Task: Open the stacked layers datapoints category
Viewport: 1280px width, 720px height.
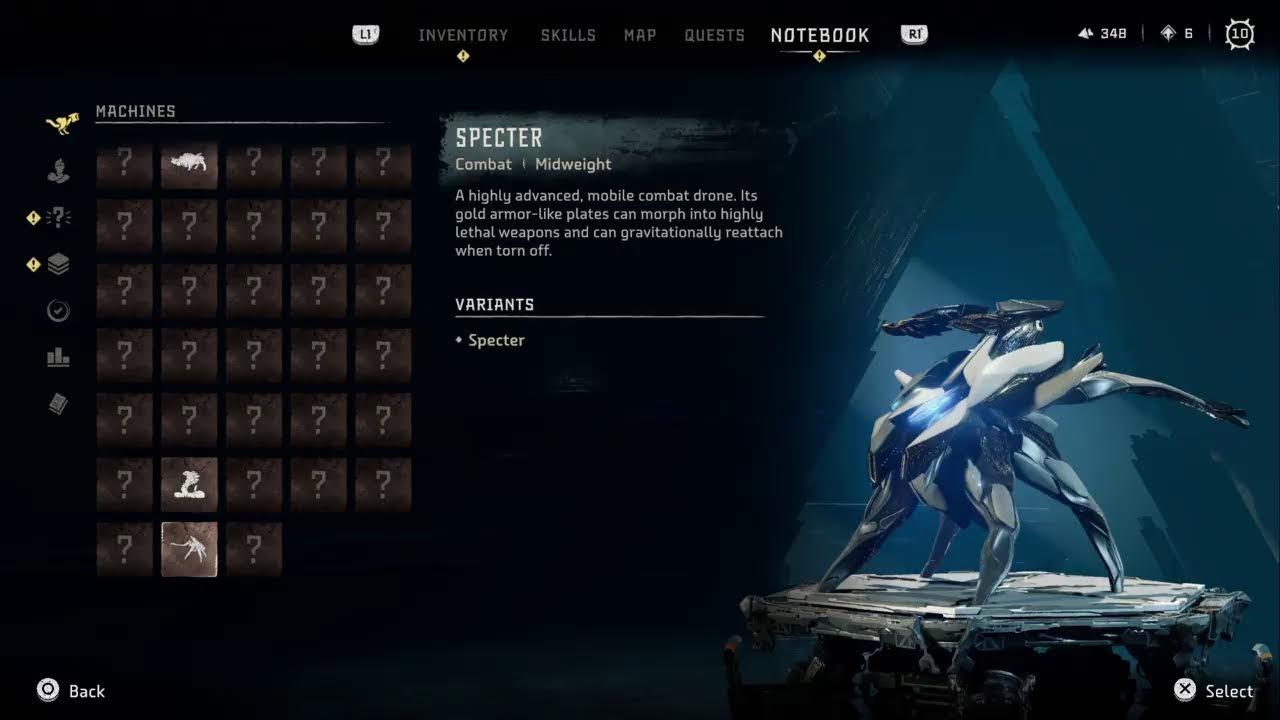Action: pos(59,264)
